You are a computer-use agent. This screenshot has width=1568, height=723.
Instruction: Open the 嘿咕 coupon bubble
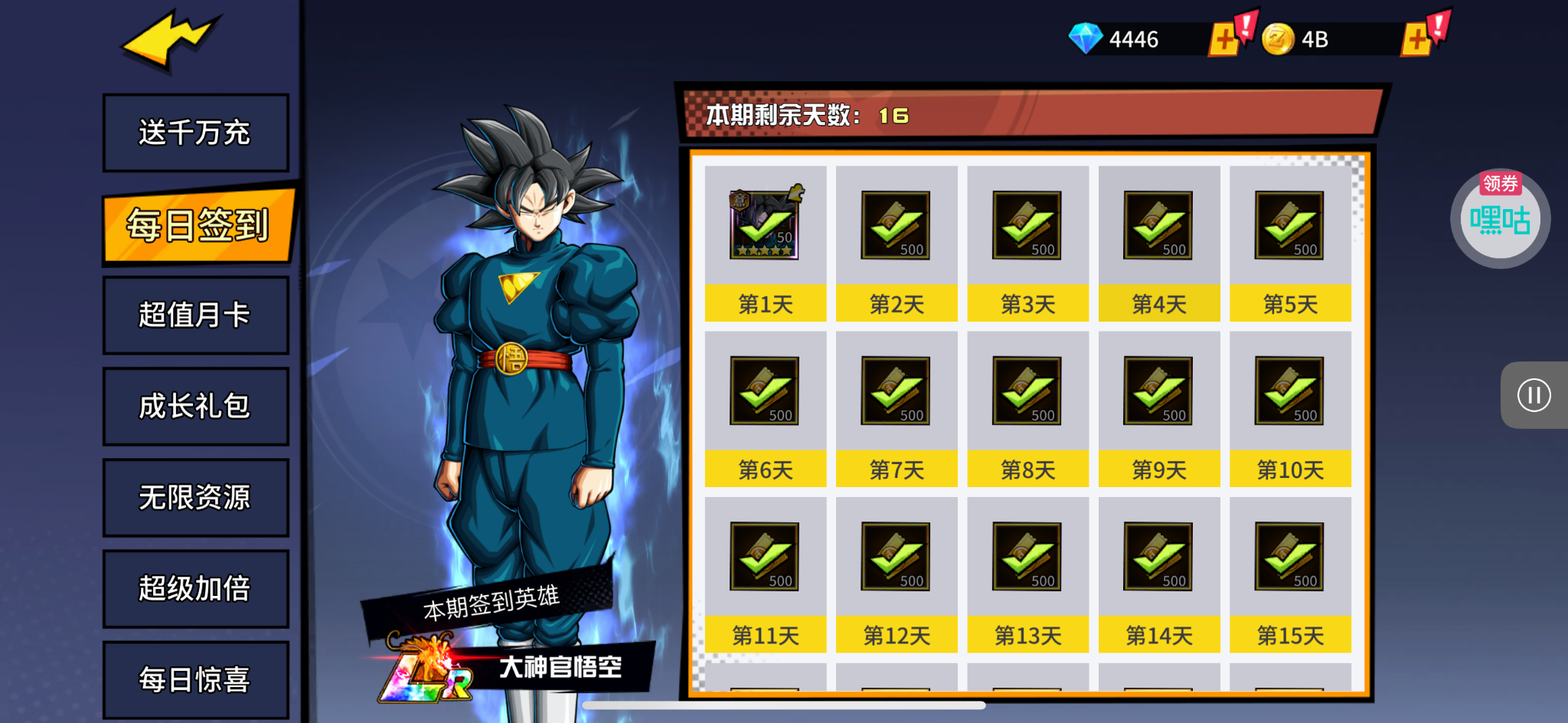coord(1500,219)
